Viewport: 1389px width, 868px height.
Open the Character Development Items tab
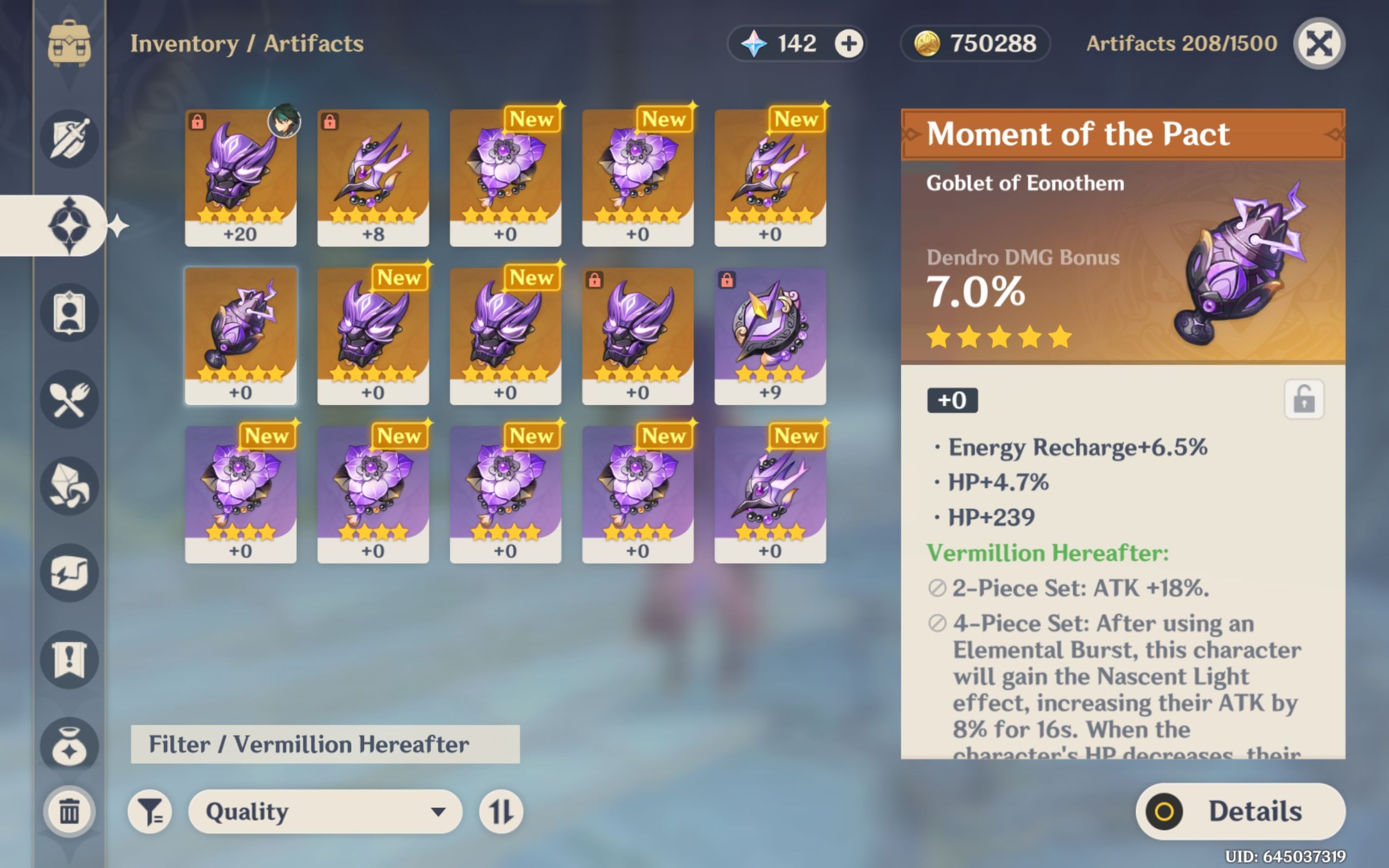coord(69,313)
